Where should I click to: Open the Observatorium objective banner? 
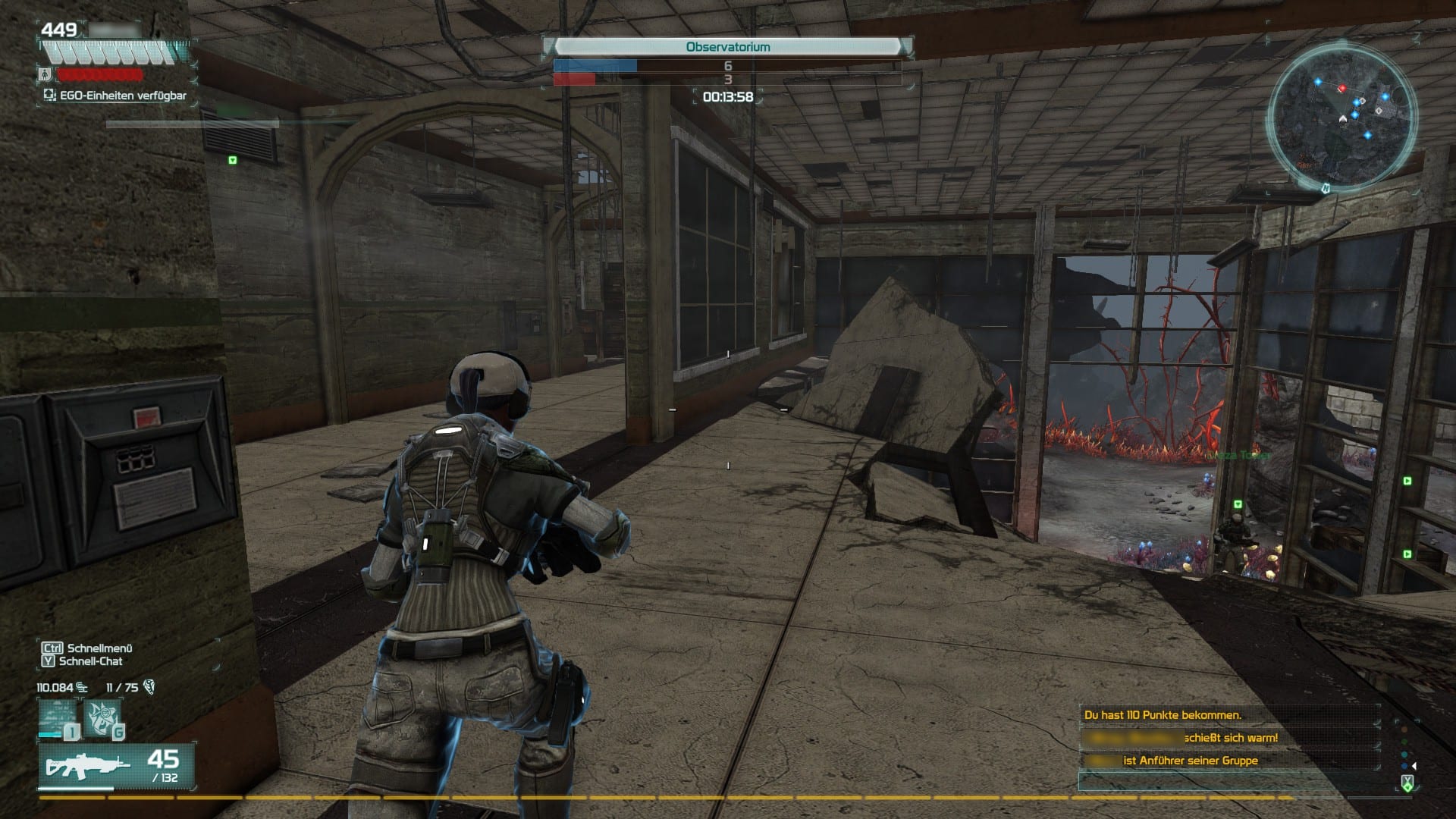[726, 47]
